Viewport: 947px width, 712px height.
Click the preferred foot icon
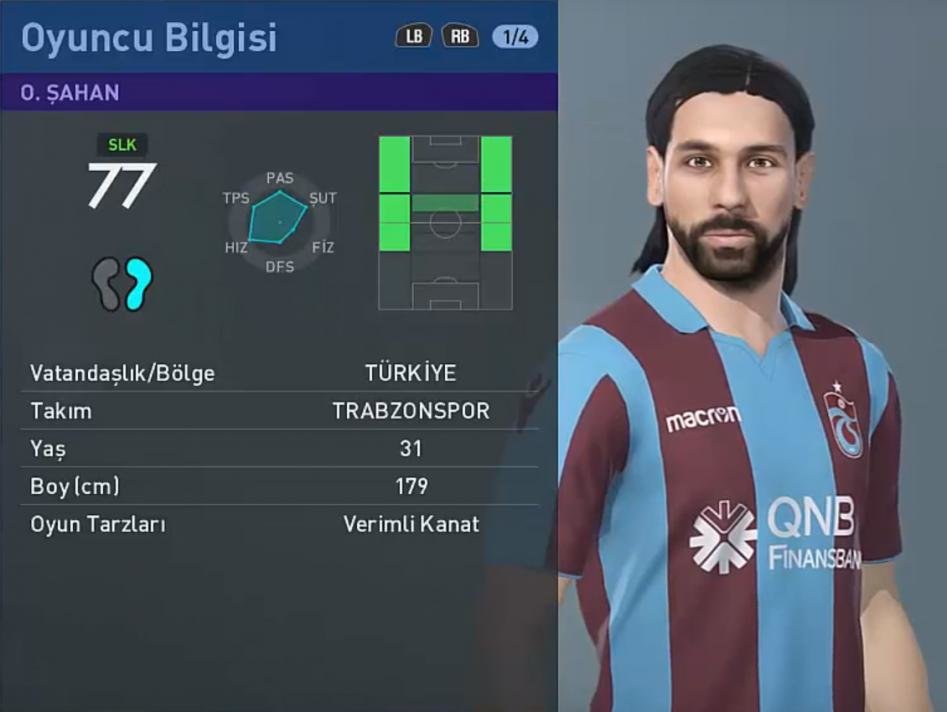tap(122, 283)
